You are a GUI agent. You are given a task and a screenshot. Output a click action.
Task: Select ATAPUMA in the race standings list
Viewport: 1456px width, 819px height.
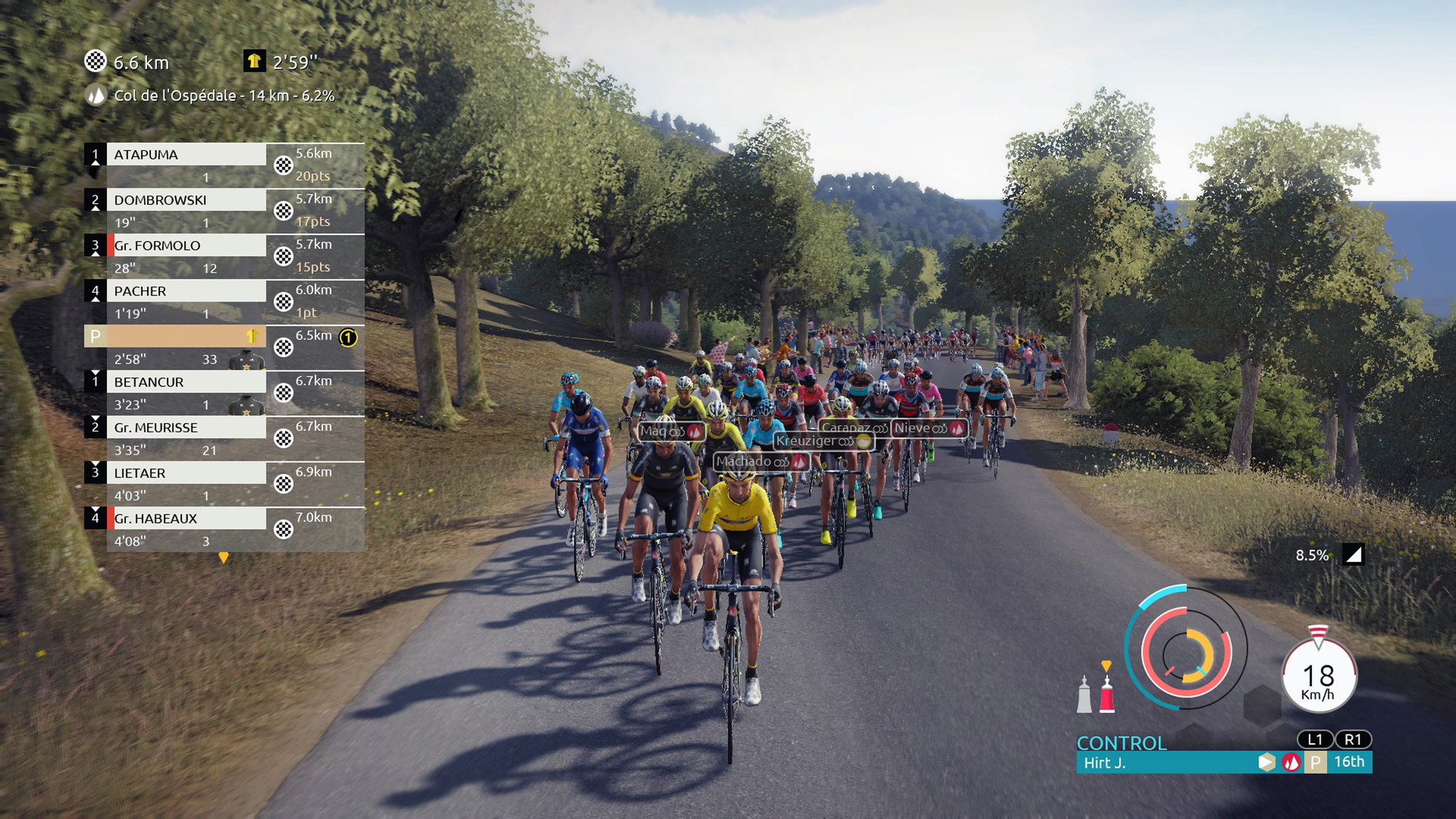(x=186, y=154)
